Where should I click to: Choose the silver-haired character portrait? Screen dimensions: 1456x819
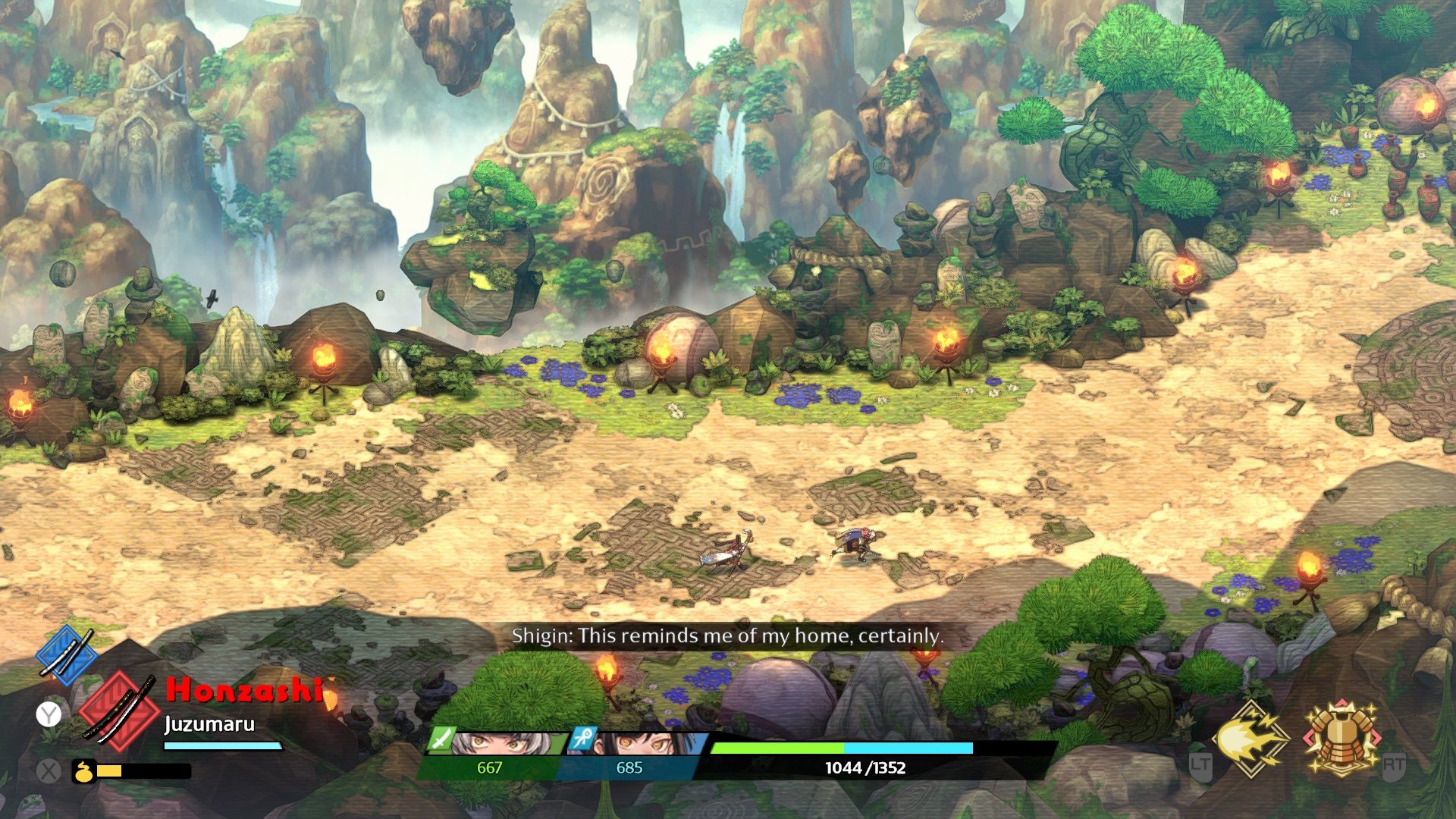click(x=499, y=744)
